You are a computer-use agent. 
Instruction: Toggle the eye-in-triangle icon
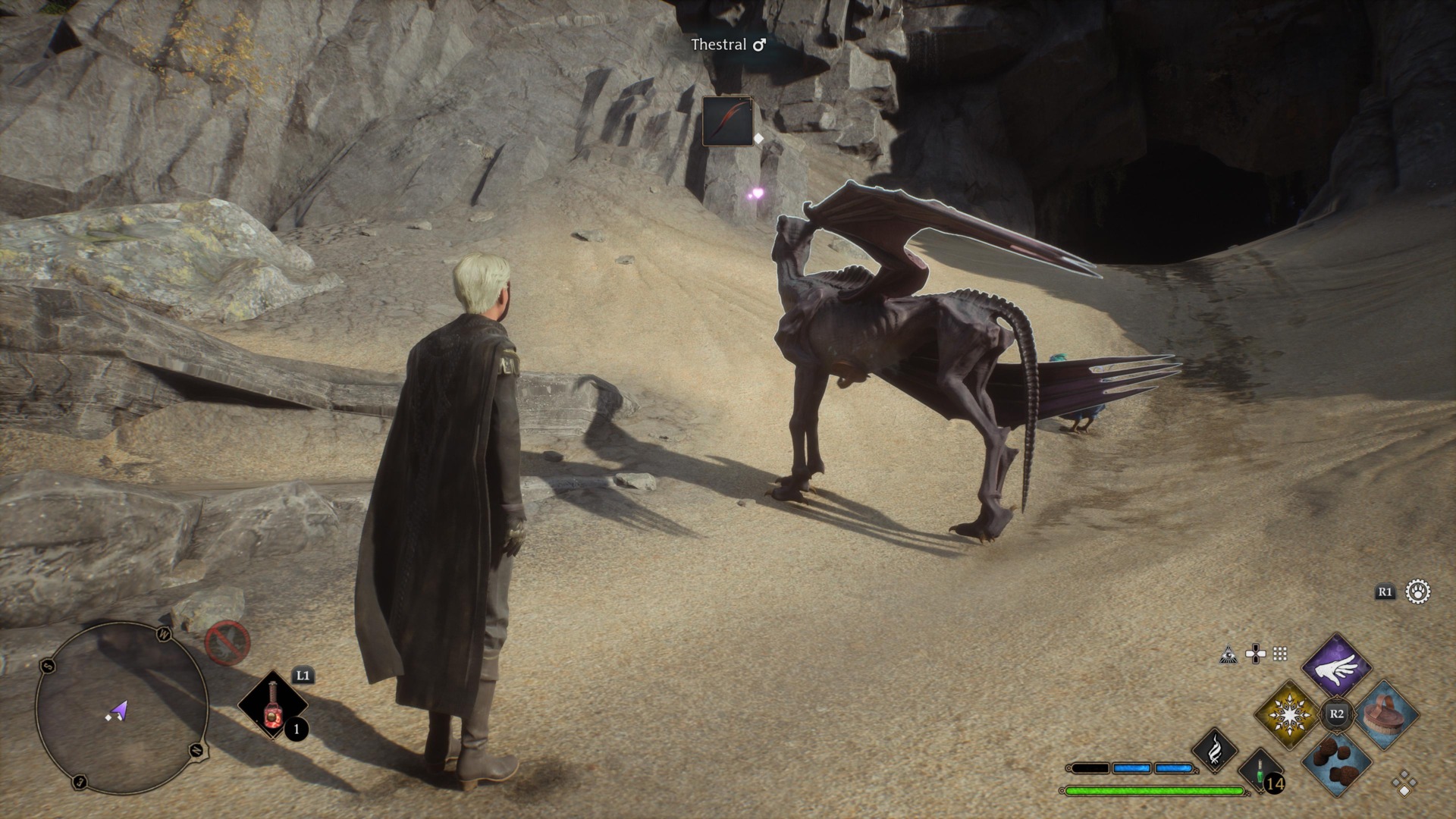[x=1228, y=654]
